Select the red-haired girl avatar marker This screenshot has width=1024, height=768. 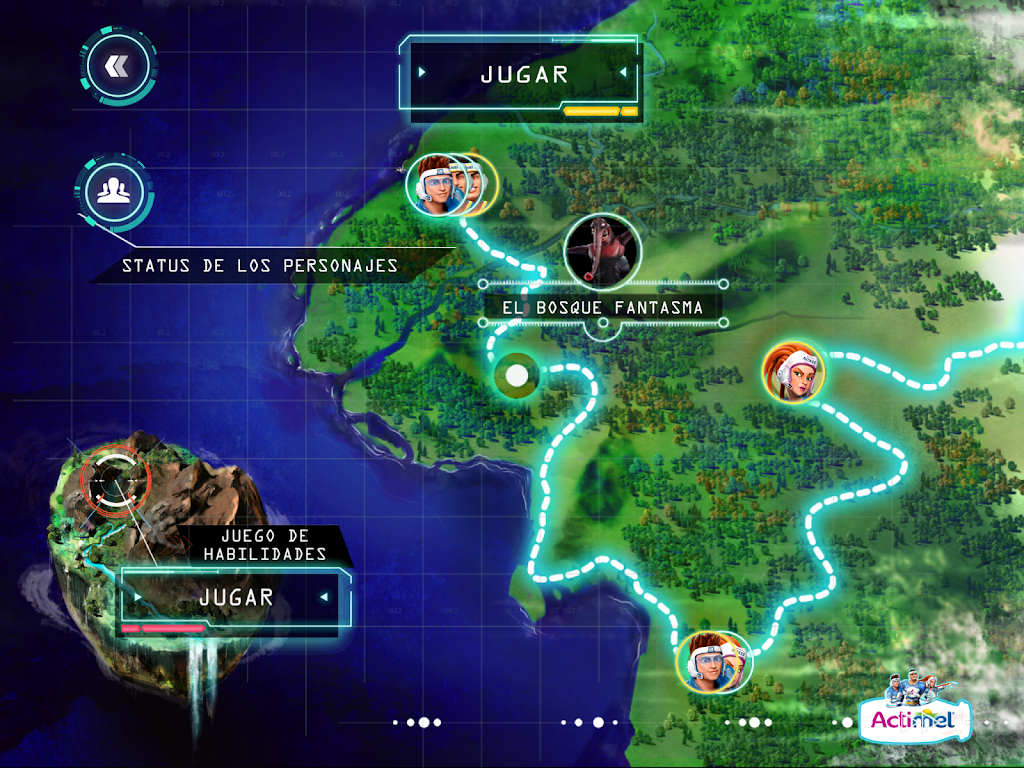click(x=795, y=372)
